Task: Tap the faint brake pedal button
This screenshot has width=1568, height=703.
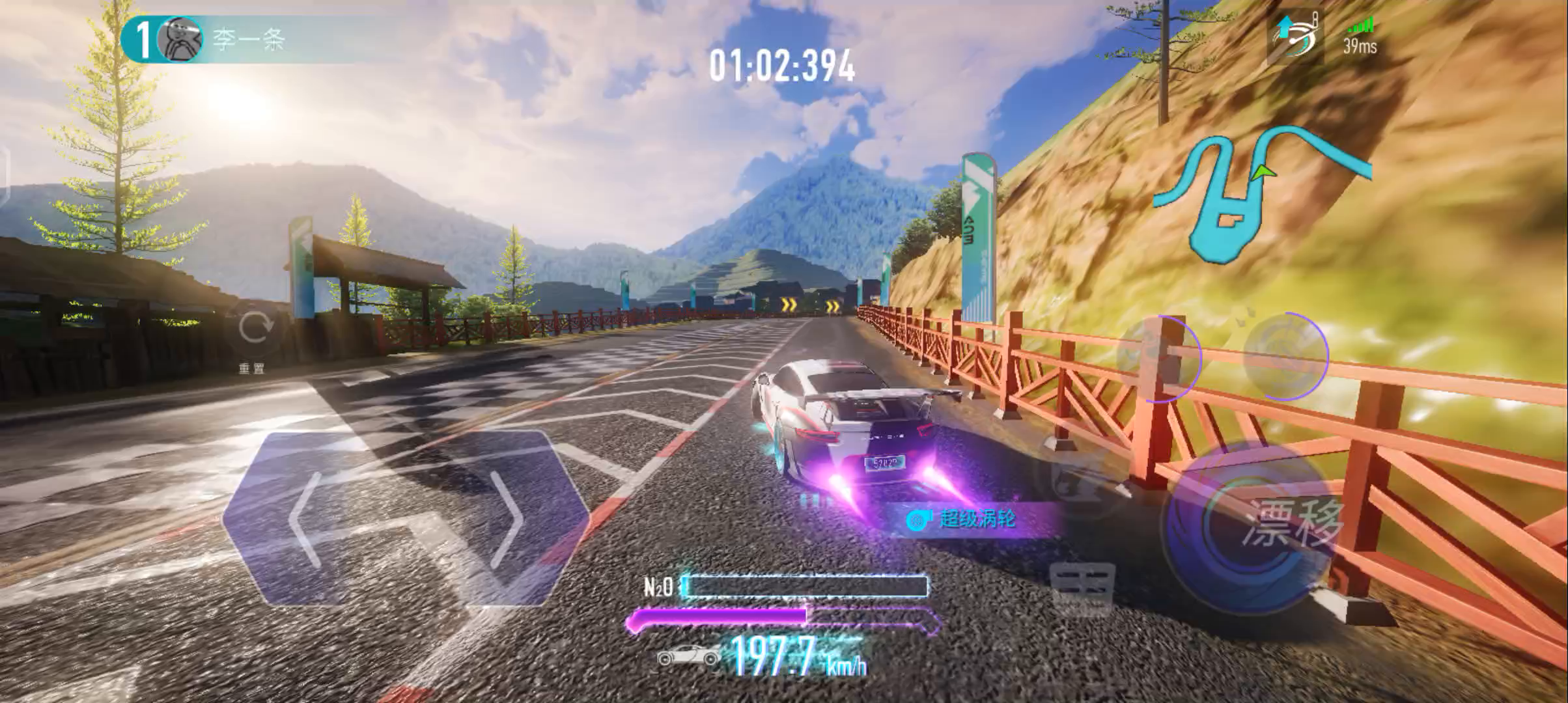Action: [1082, 590]
